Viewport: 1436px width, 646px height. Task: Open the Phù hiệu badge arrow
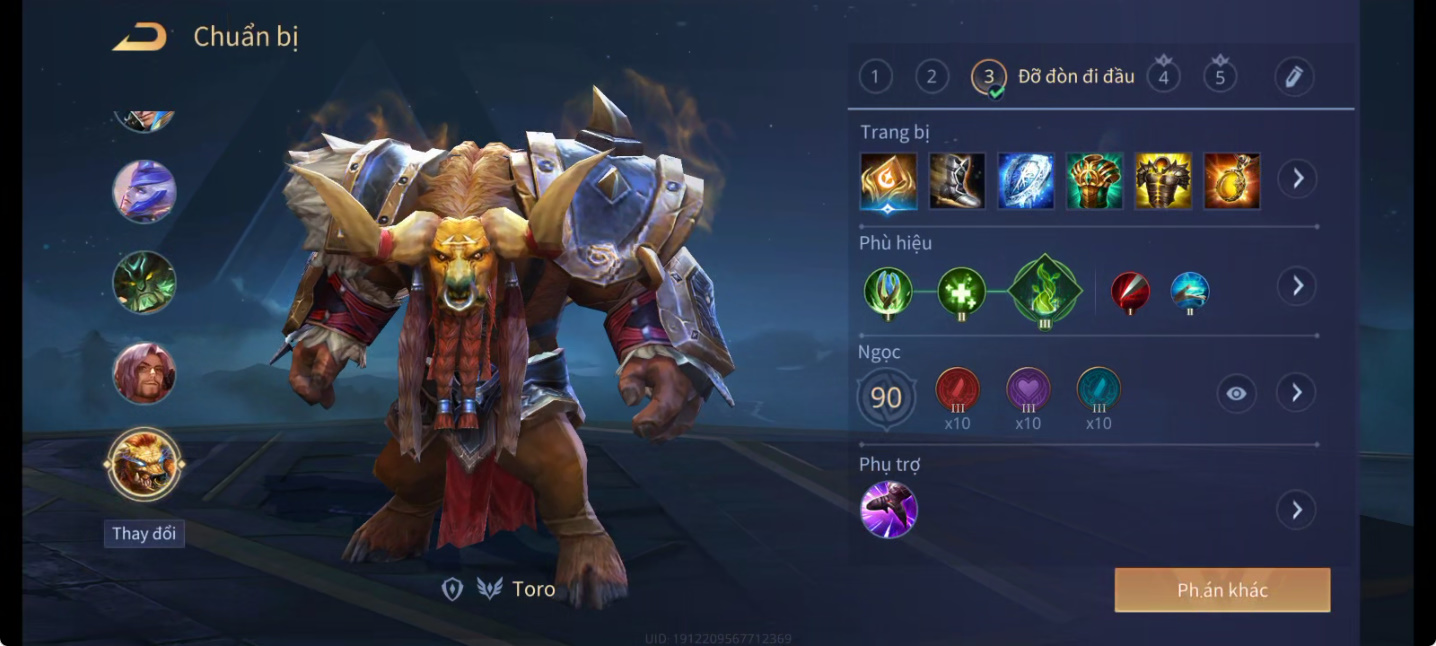coord(1297,286)
